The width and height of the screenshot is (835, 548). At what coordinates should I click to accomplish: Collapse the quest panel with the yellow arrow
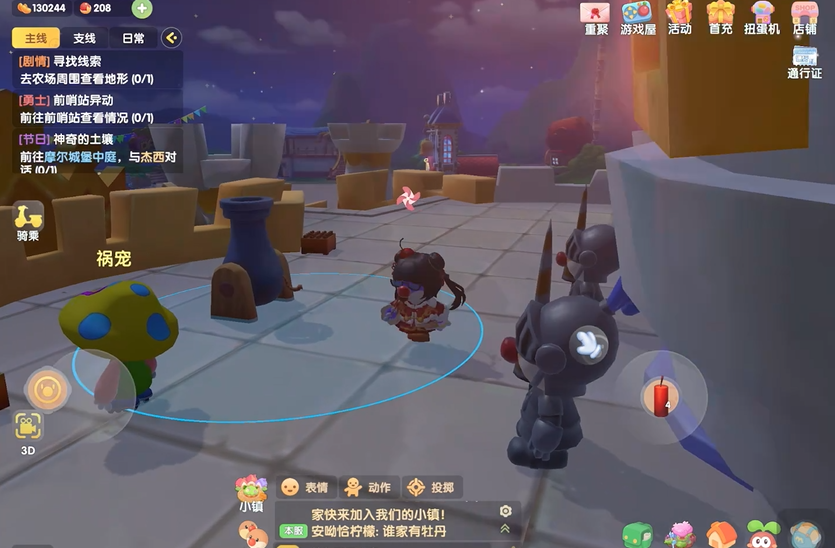[x=171, y=38]
